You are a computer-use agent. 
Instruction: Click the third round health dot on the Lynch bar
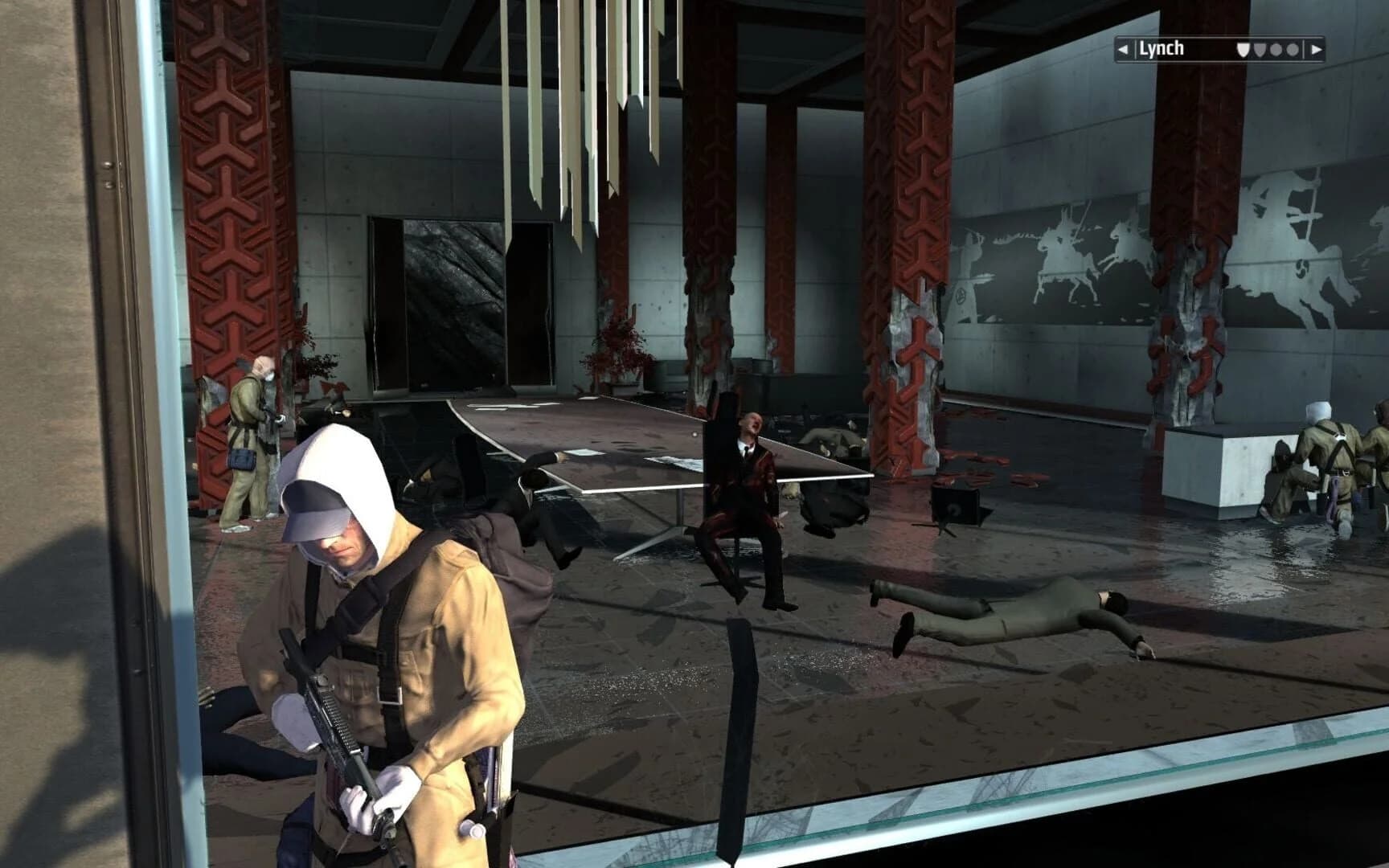1276,50
